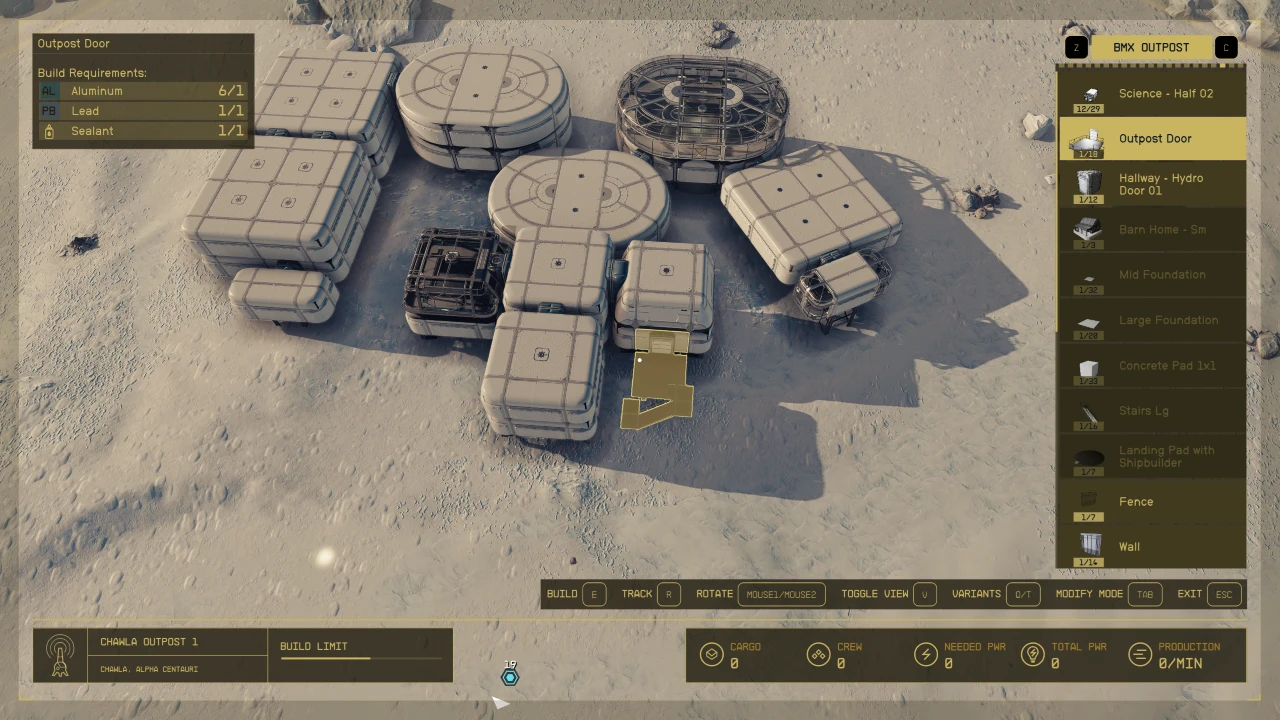Choose the Fence build entry
This screenshot has width=1280, height=720.
(x=1152, y=502)
